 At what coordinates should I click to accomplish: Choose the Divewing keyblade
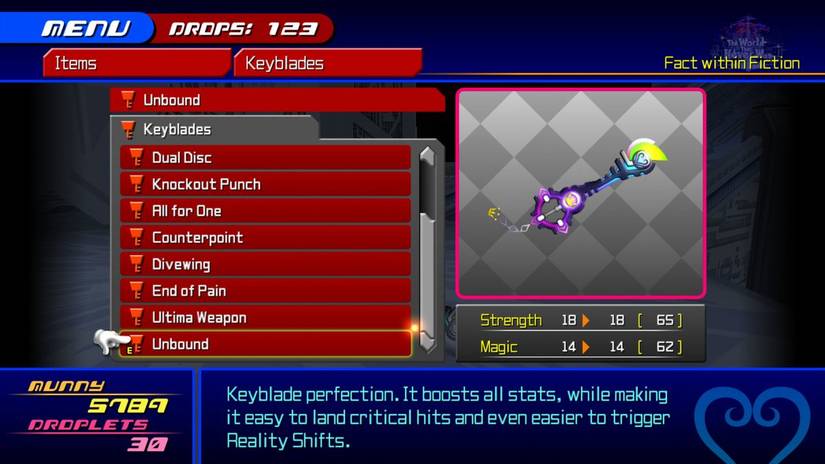(x=265, y=264)
